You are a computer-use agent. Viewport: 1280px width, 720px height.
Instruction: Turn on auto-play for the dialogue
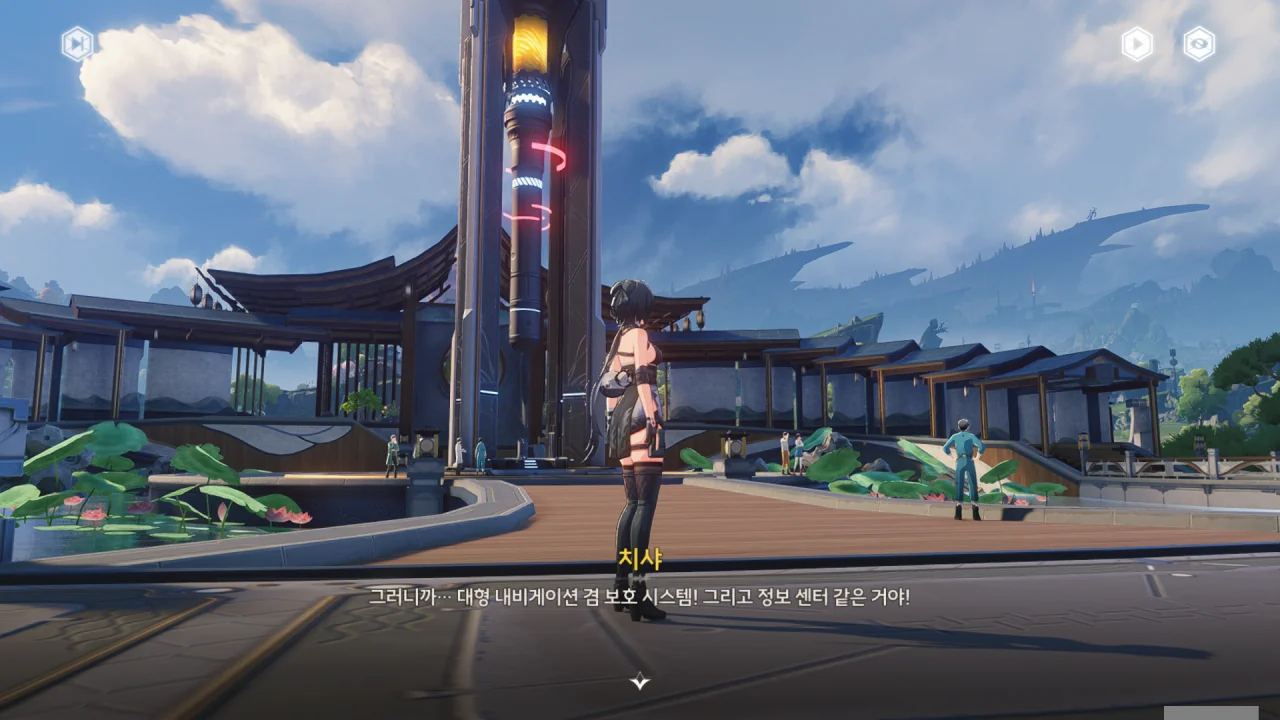click(x=1137, y=44)
